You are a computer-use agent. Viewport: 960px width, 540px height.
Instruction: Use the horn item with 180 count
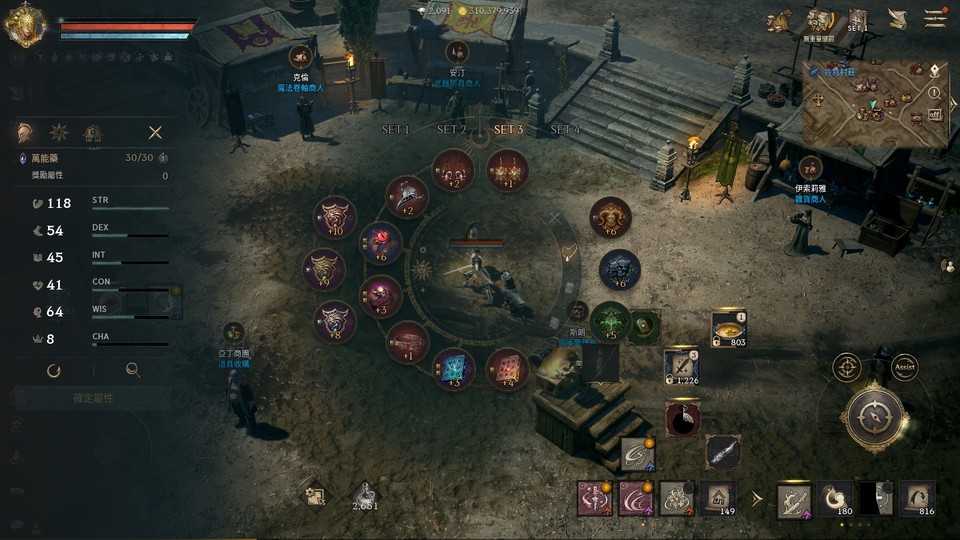click(836, 497)
